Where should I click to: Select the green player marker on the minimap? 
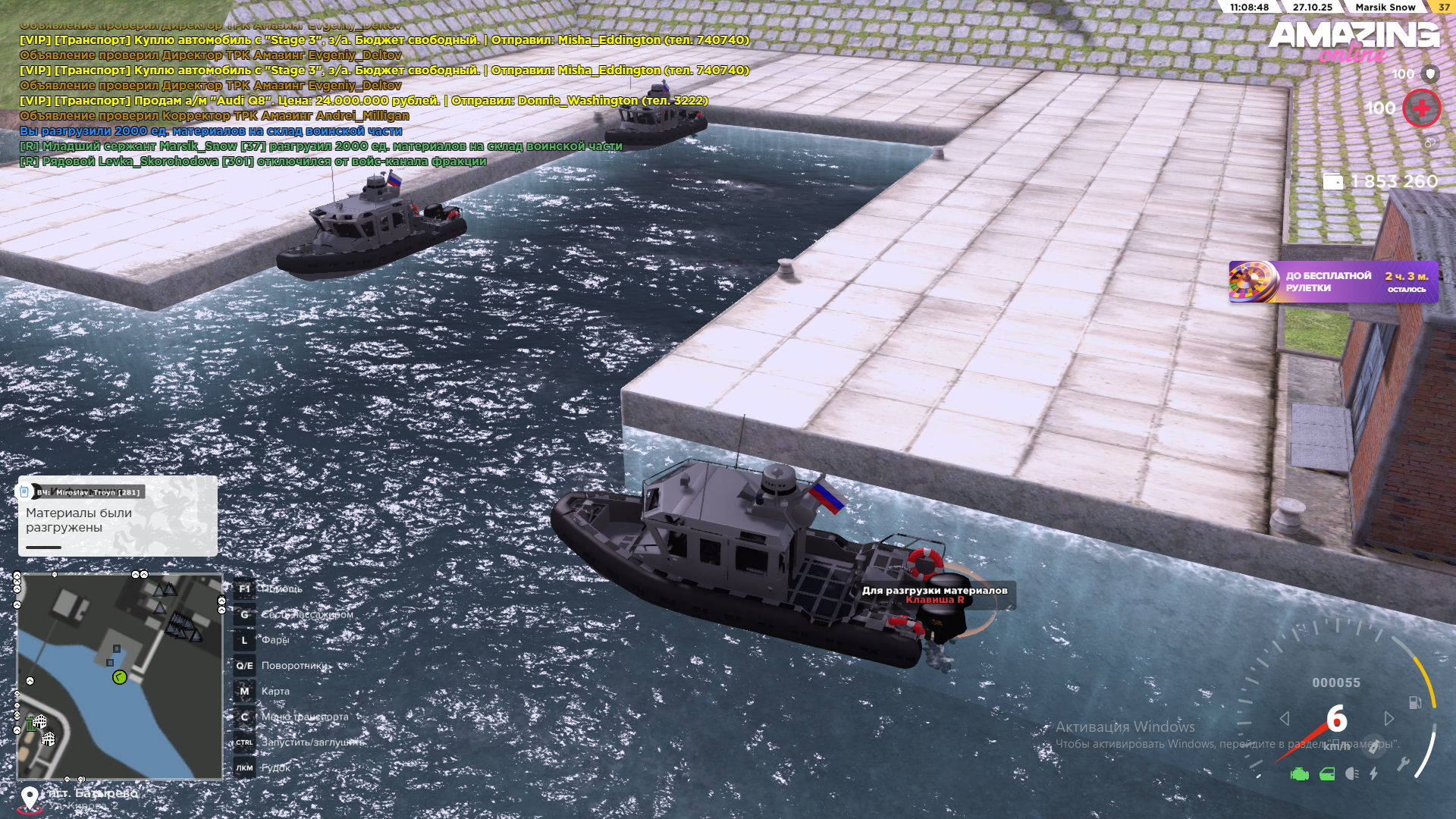[120, 677]
